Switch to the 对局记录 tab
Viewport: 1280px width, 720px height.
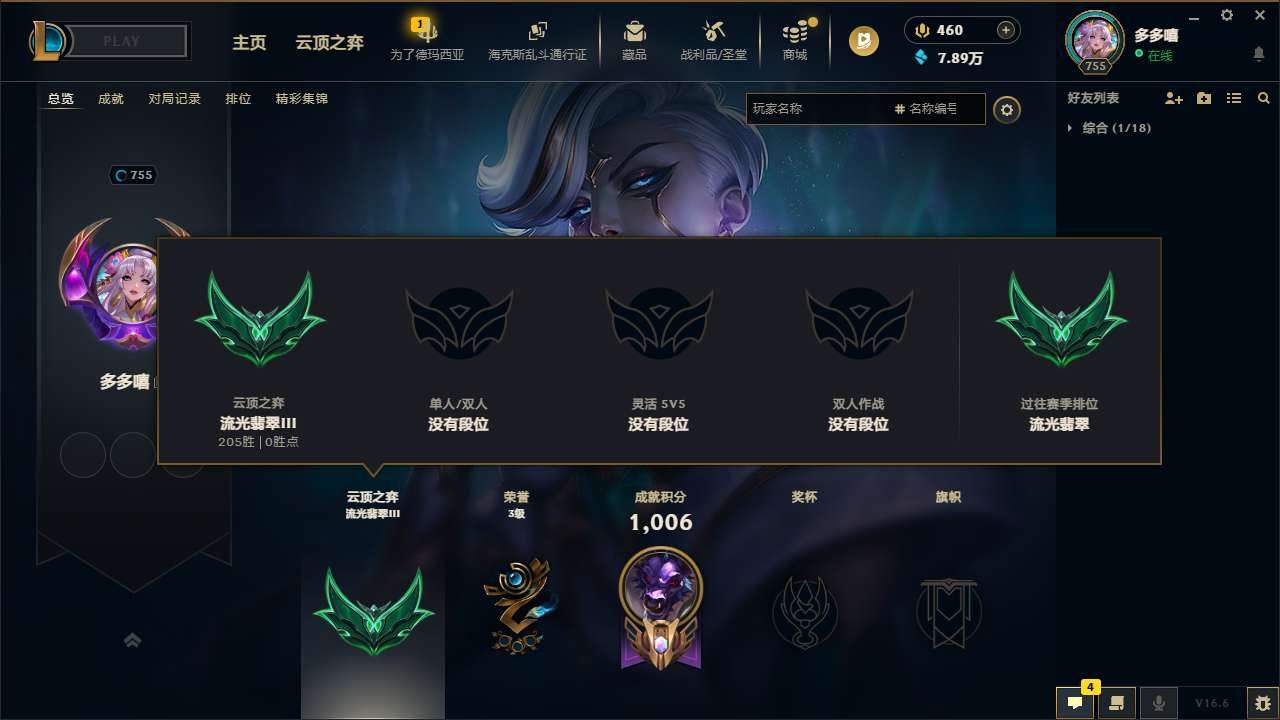176,99
